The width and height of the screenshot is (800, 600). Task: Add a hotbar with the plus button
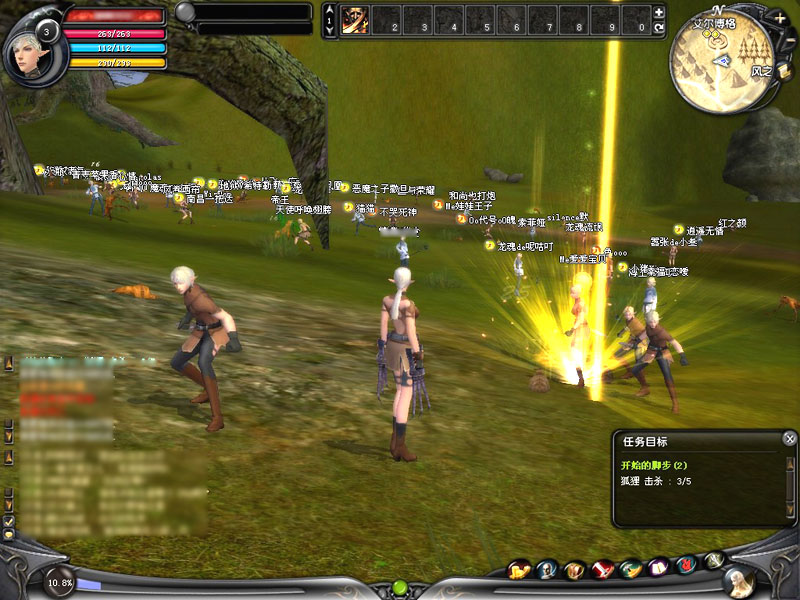click(659, 12)
